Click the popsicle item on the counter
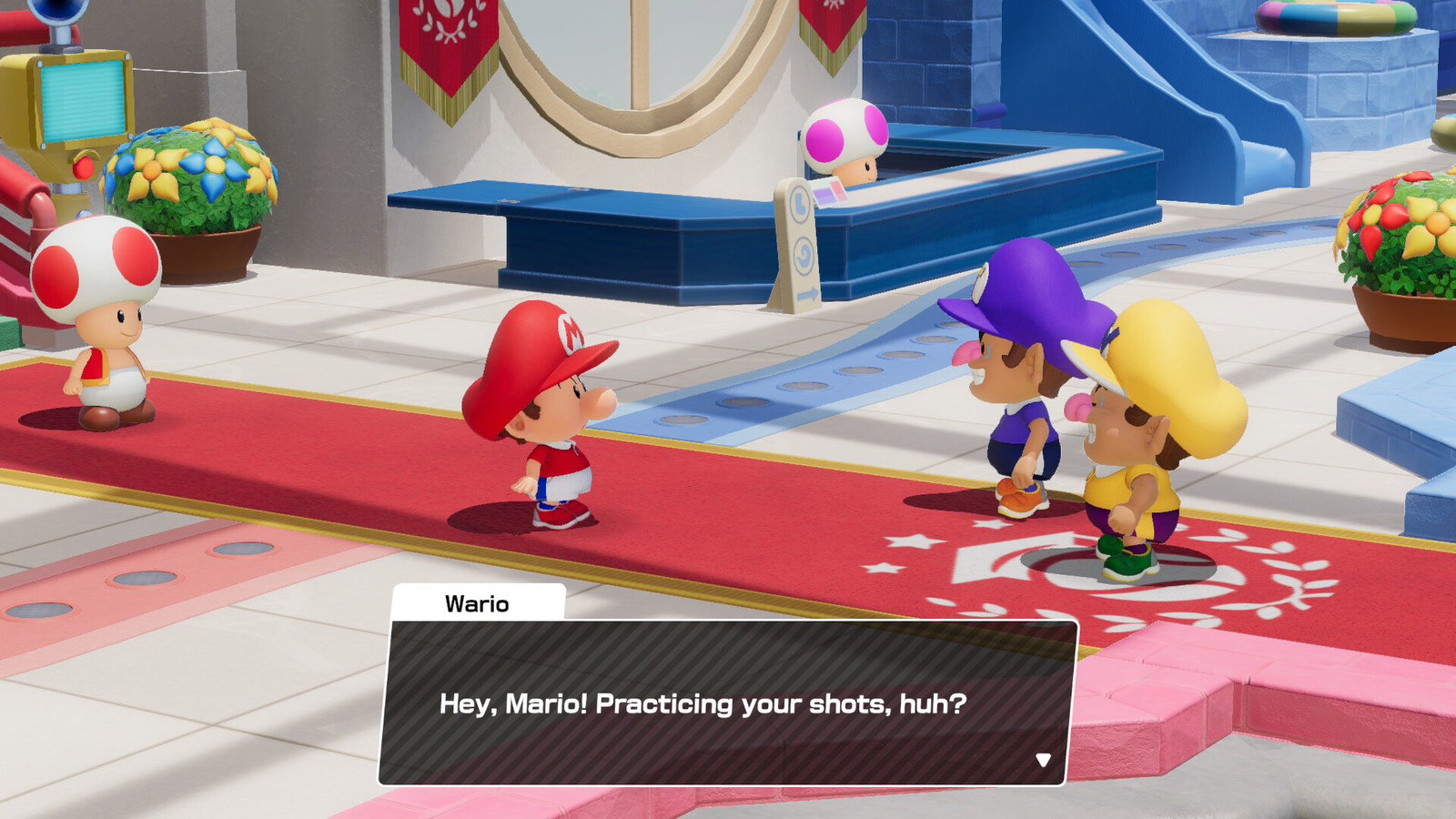The height and width of the screenshot is (819, 1456). [830, 193]
